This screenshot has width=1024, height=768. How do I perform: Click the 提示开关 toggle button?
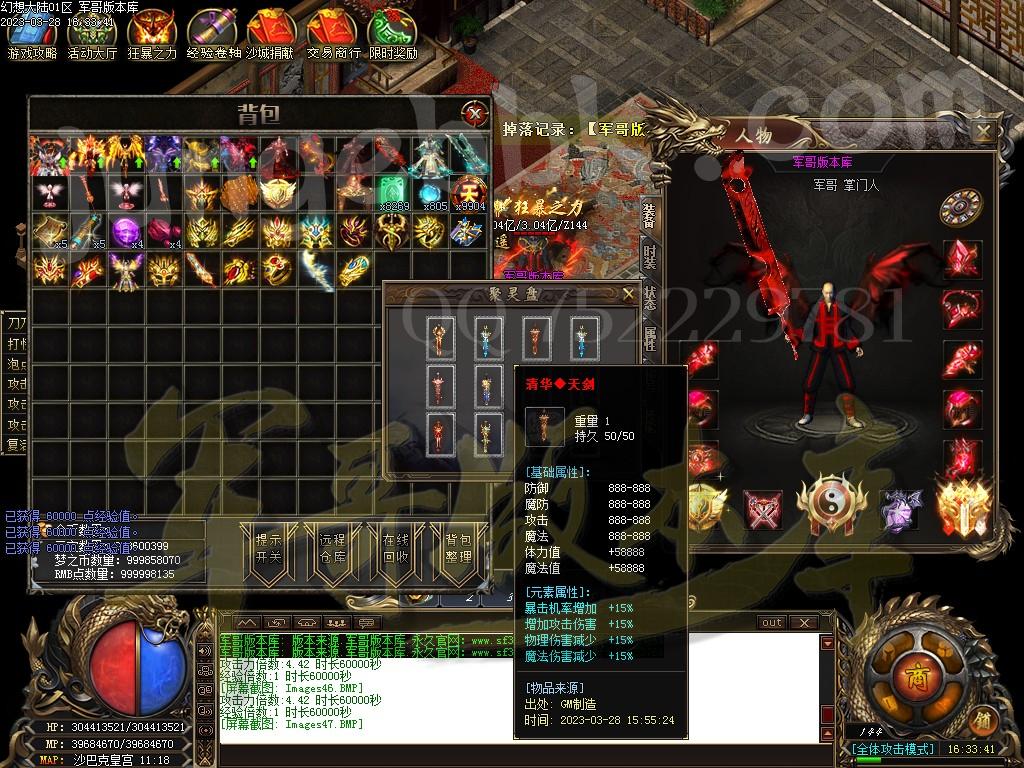(268, 548)
